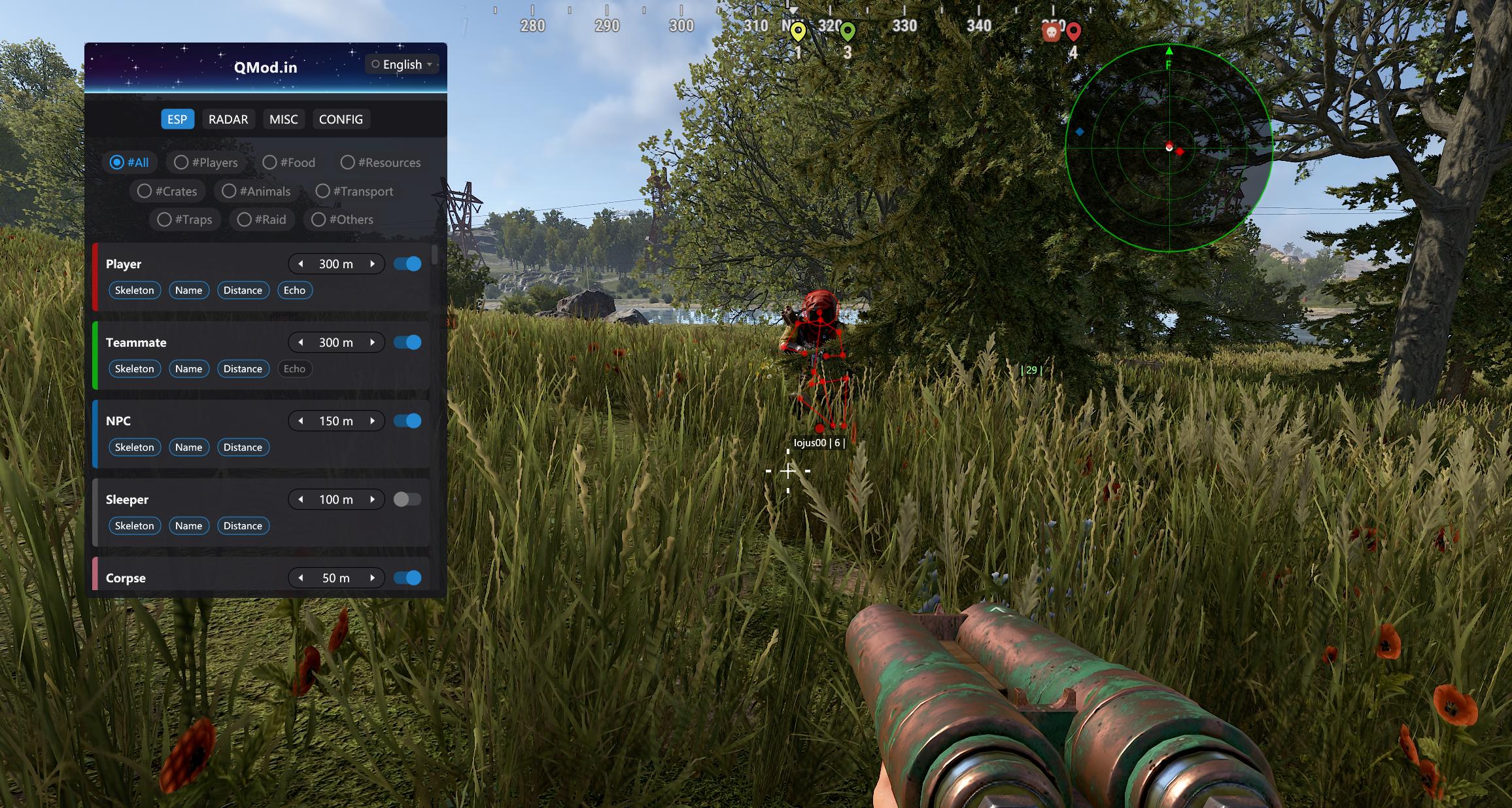Viewport: 1512px width, 808px height.
Task: Click the Echo chip in the Teammate row
Action: coord(294,368)
